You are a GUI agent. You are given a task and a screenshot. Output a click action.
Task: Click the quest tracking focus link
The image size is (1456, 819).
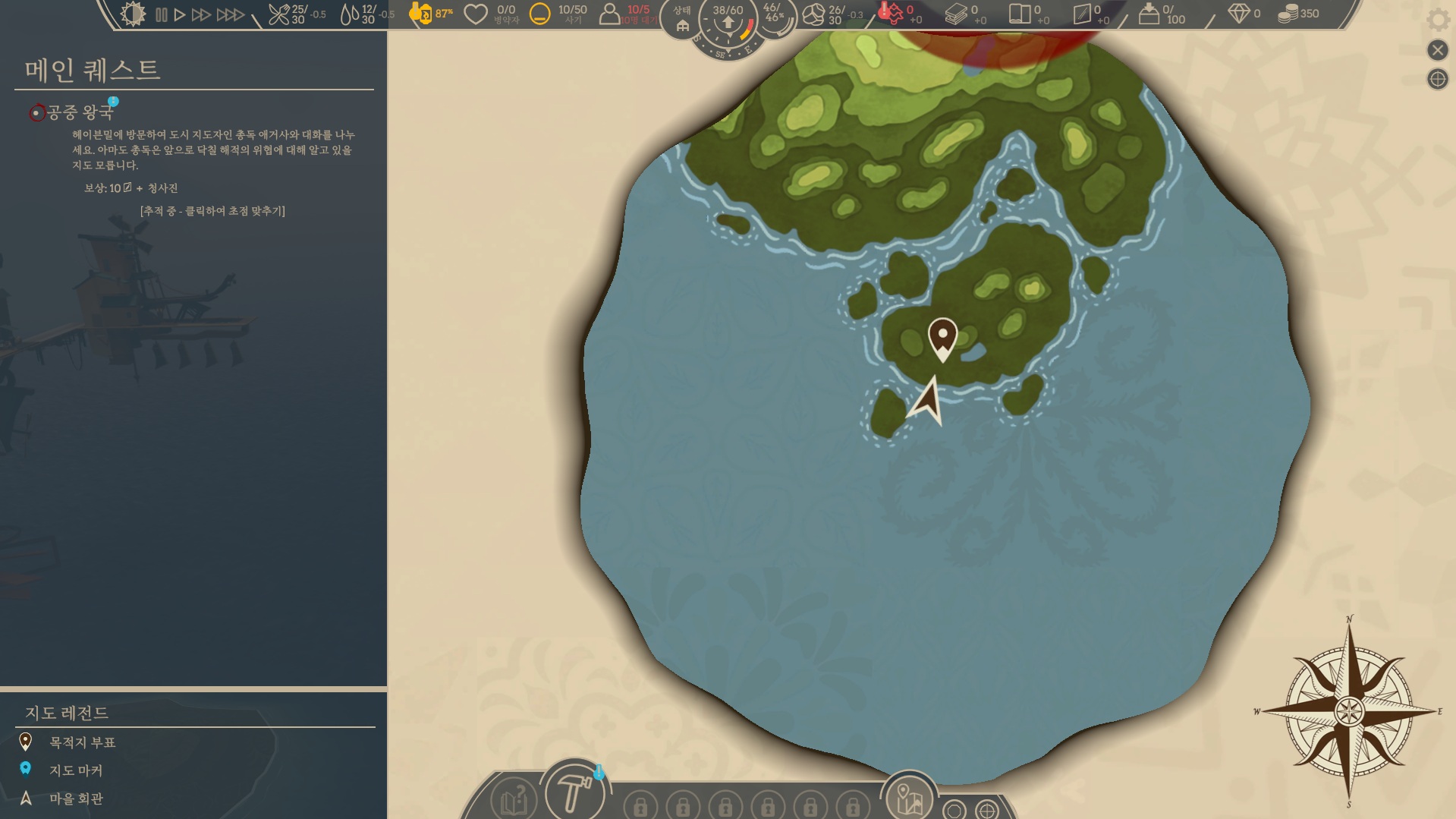click(x=212, y=211)
